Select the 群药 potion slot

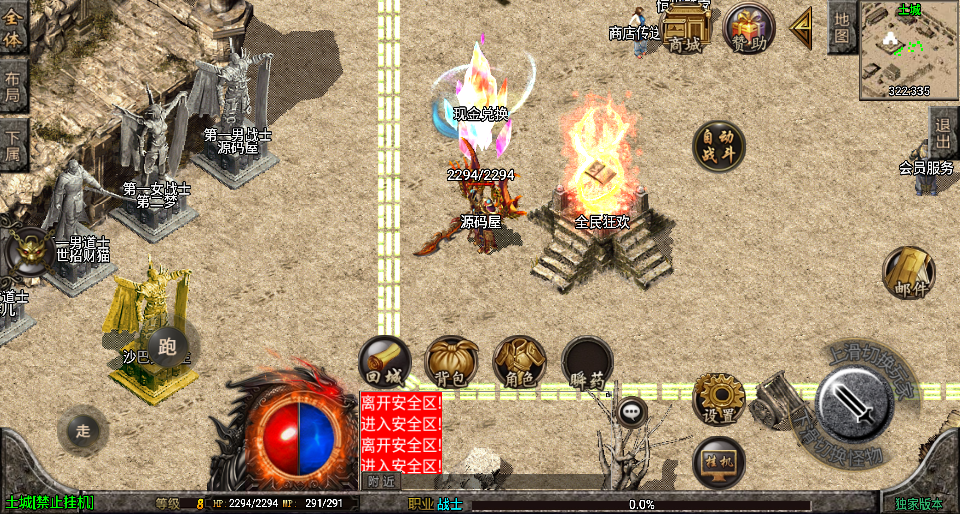pos(587,361)
